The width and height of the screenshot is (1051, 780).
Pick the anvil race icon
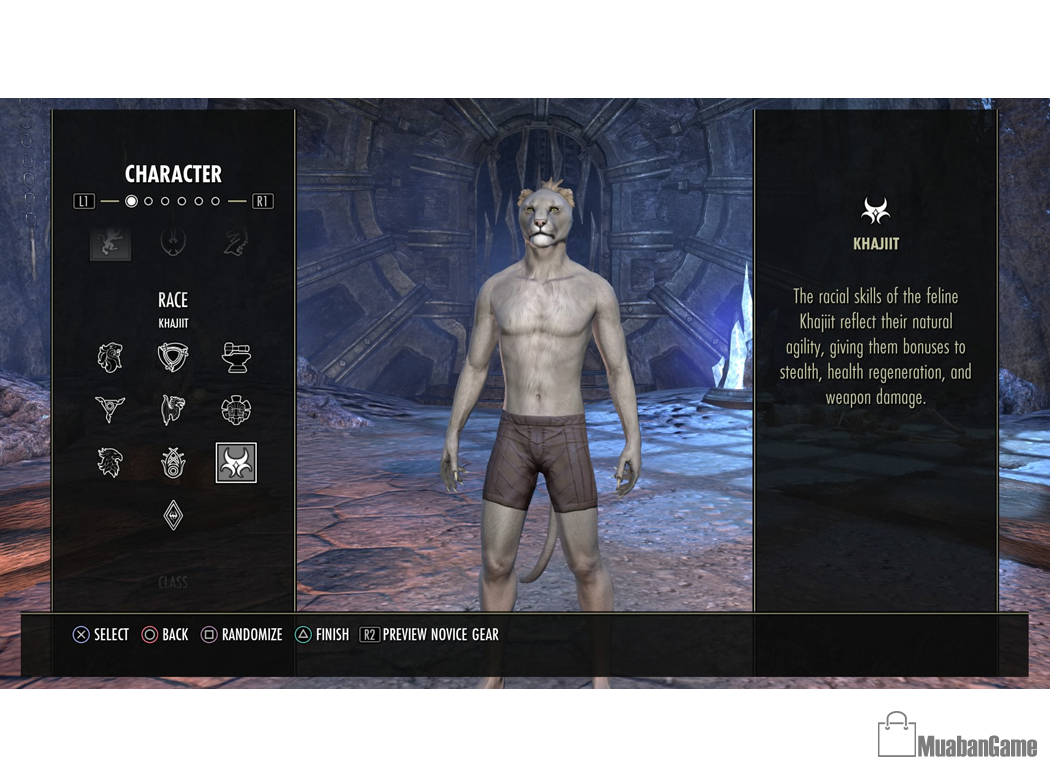pos(236,357)
